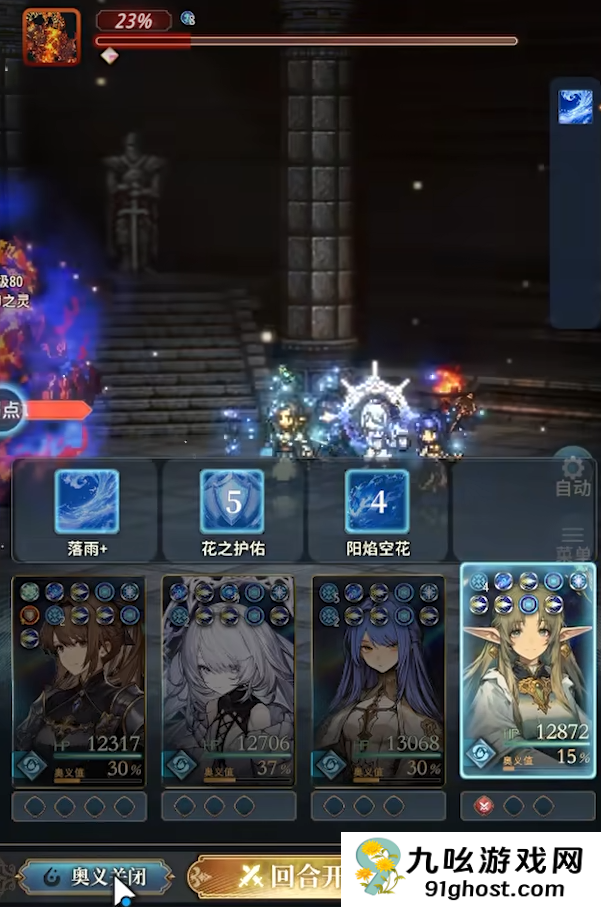Pick the blue-haired character card
This screenshot has height=907, width=601.
(379, 682)
